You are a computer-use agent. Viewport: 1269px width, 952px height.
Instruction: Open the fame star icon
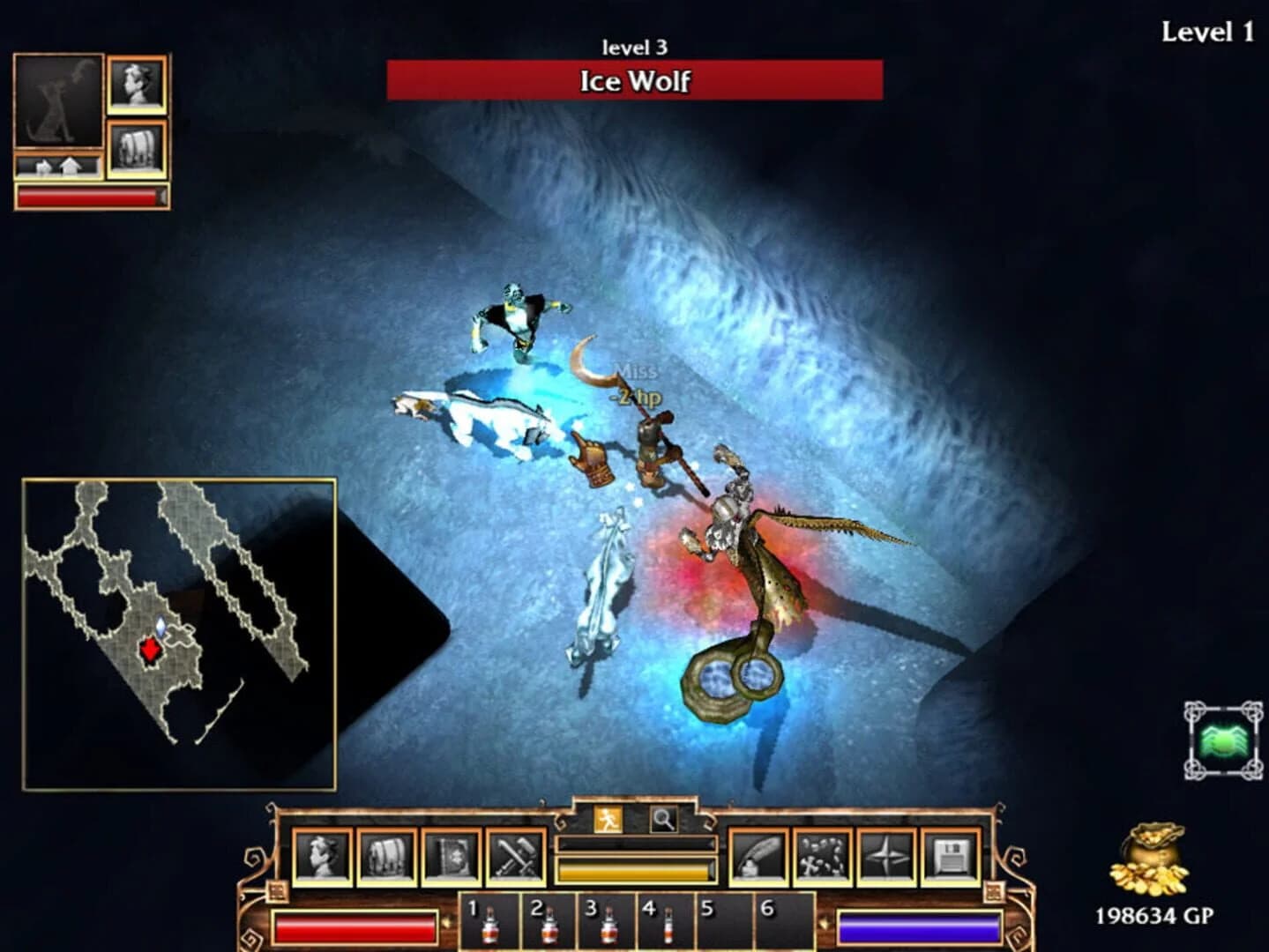886,855
